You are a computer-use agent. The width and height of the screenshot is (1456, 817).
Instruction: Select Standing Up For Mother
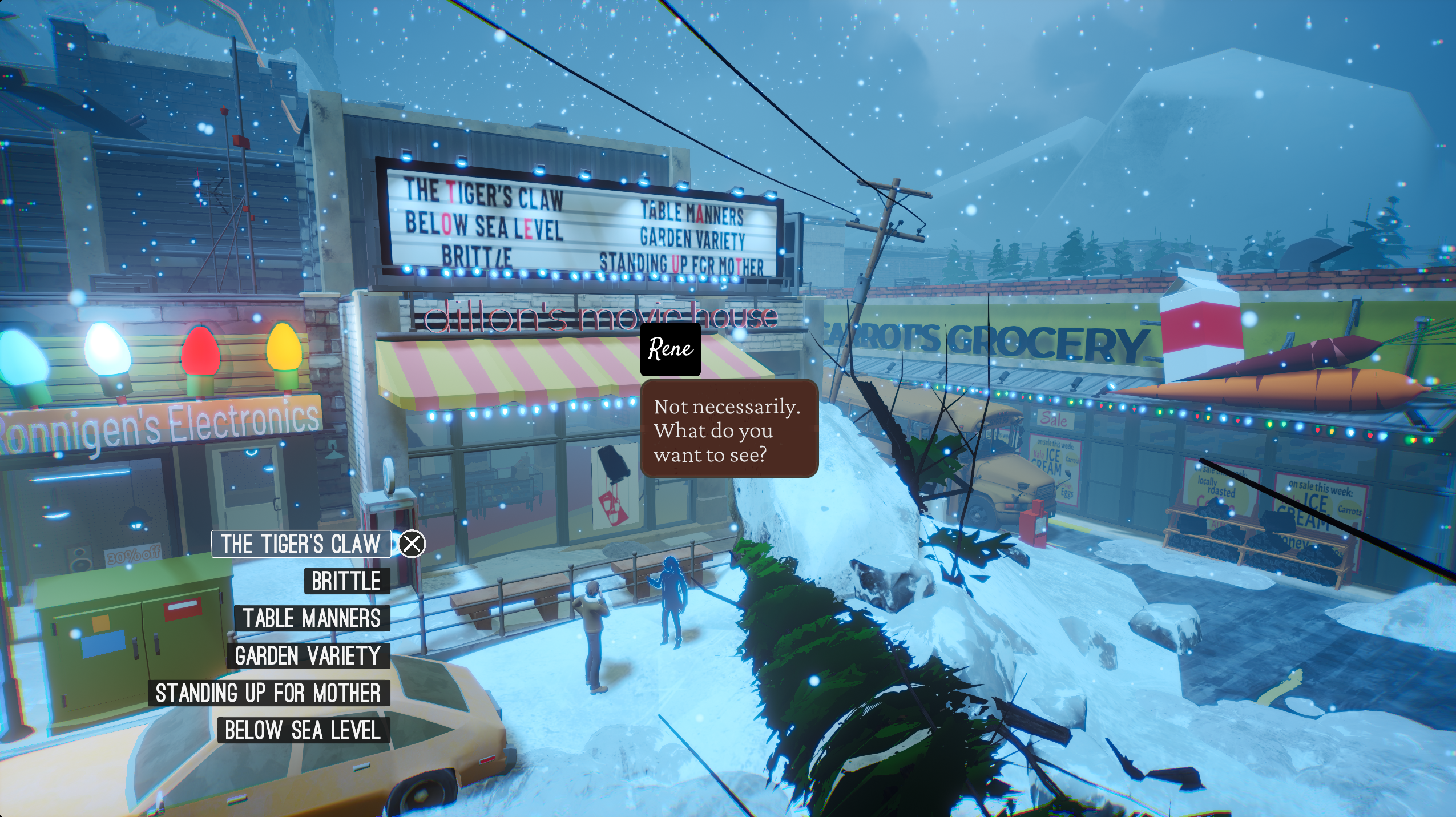(x=268, y=693)
